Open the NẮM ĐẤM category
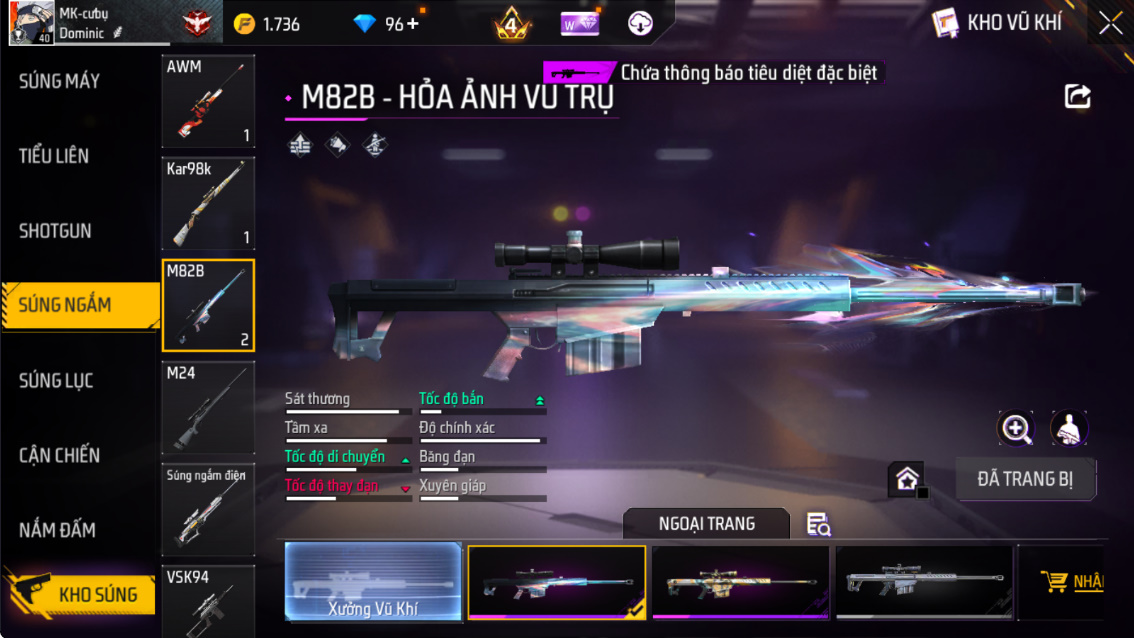 point(59,530)
